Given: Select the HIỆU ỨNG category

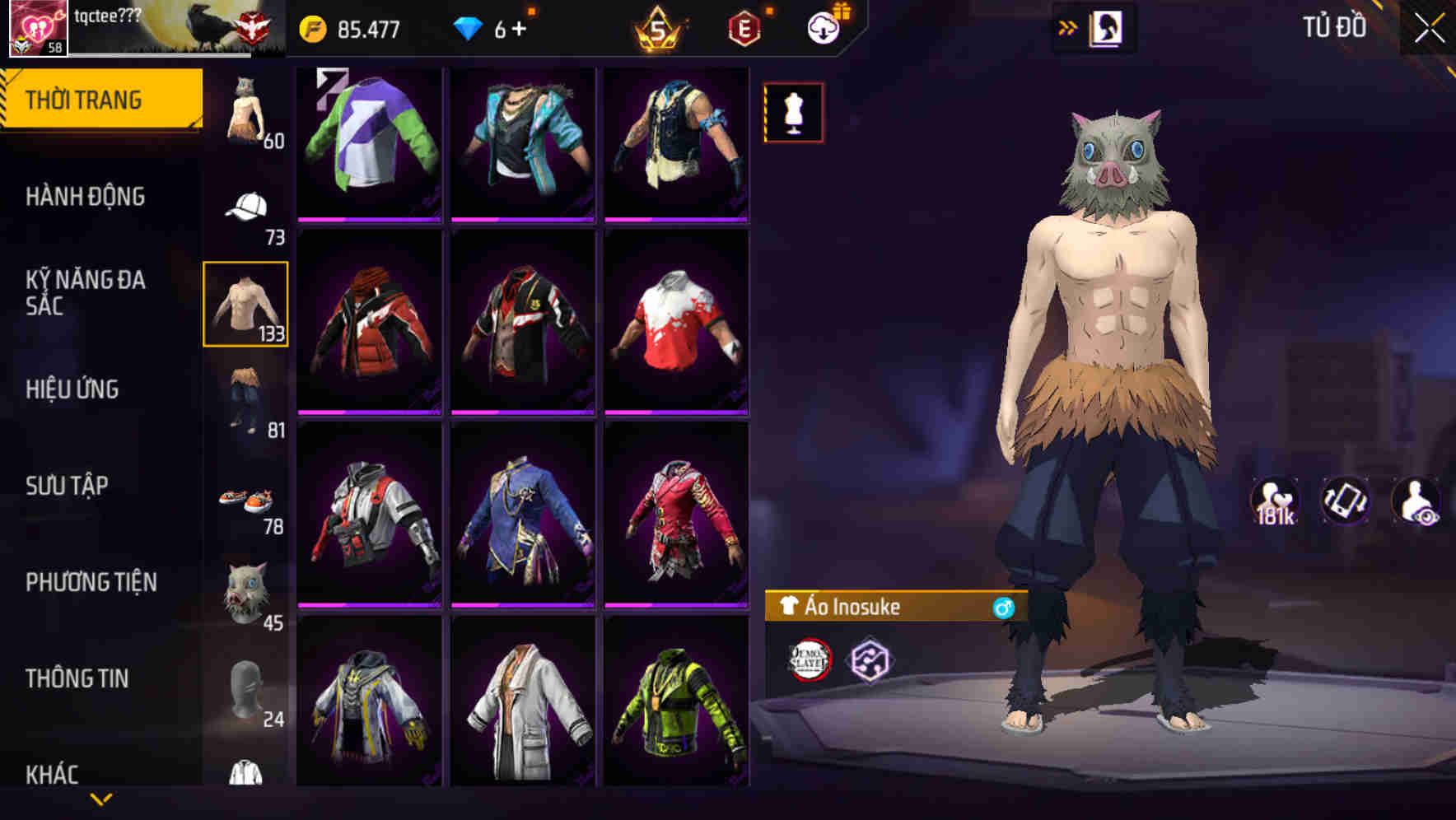Looking at the screenshot, I should [x=72, y=389].
